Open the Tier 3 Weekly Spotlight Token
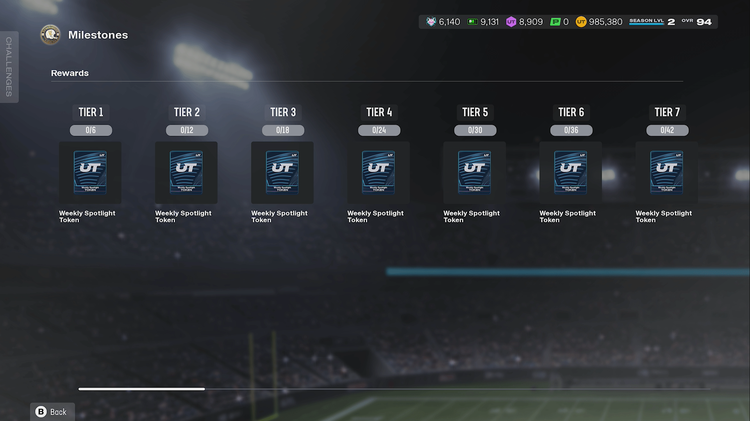Image resolution: width=750 pixels, height=421 pixels. click(x=282, y=172)
